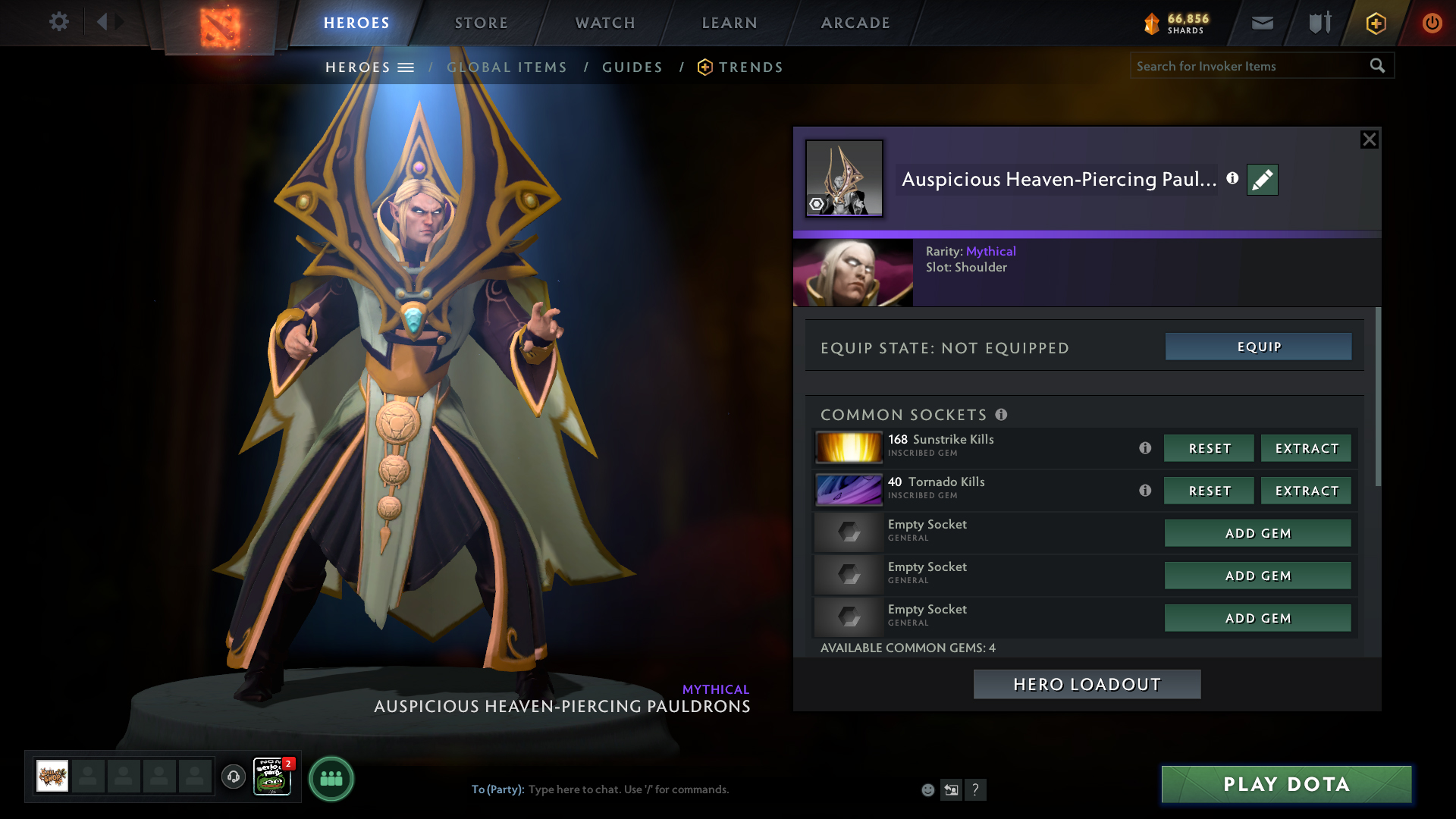The height and width of the screenshot is (819, 1456).
Task: Open the Hero Loadout
Action: 1087,684
